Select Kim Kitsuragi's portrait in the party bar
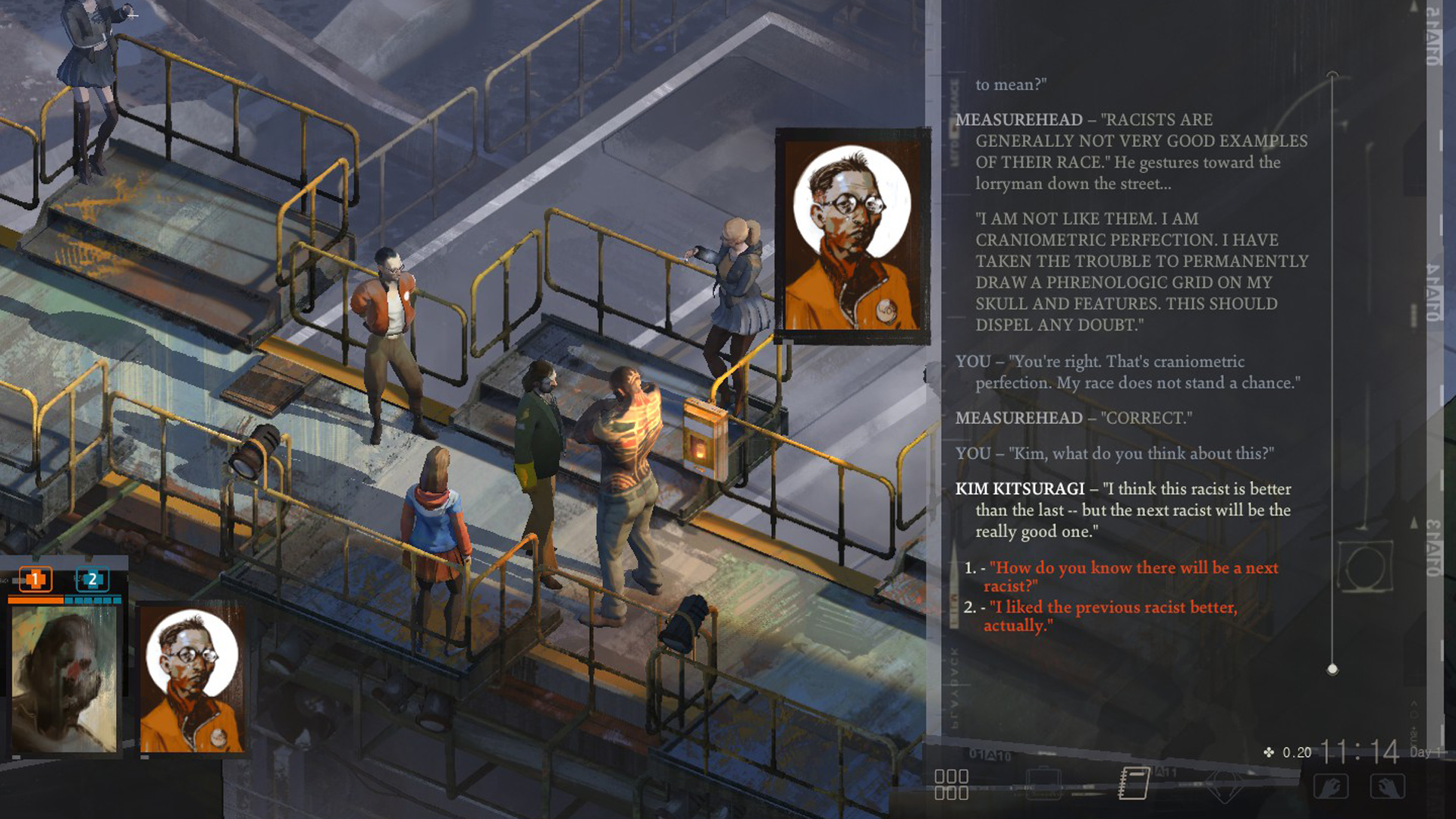Screen dimensions: 1456x819 pyautogui.click(x=192, y=680)
